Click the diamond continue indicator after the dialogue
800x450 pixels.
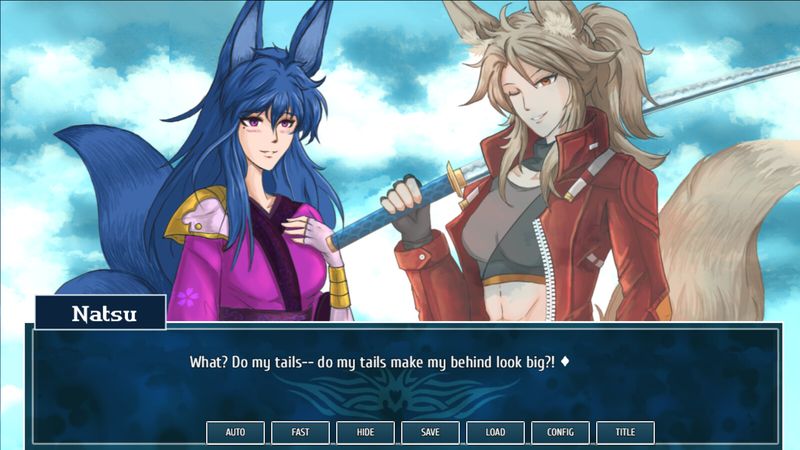click(565, 361)
